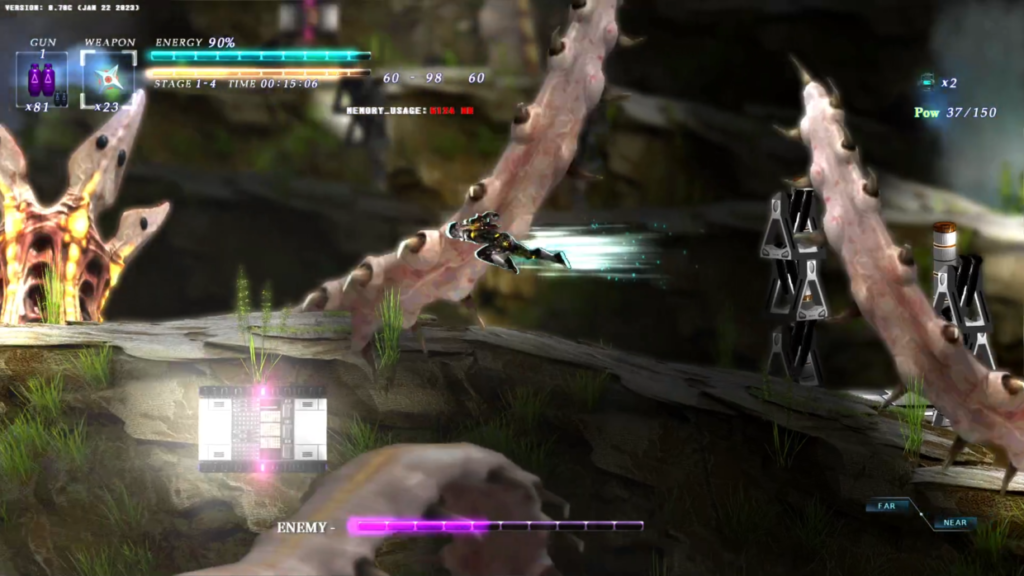Switch to the FAR range indicator
The width and height of the screenshot is (1024, 576).
tap(888, 506)
